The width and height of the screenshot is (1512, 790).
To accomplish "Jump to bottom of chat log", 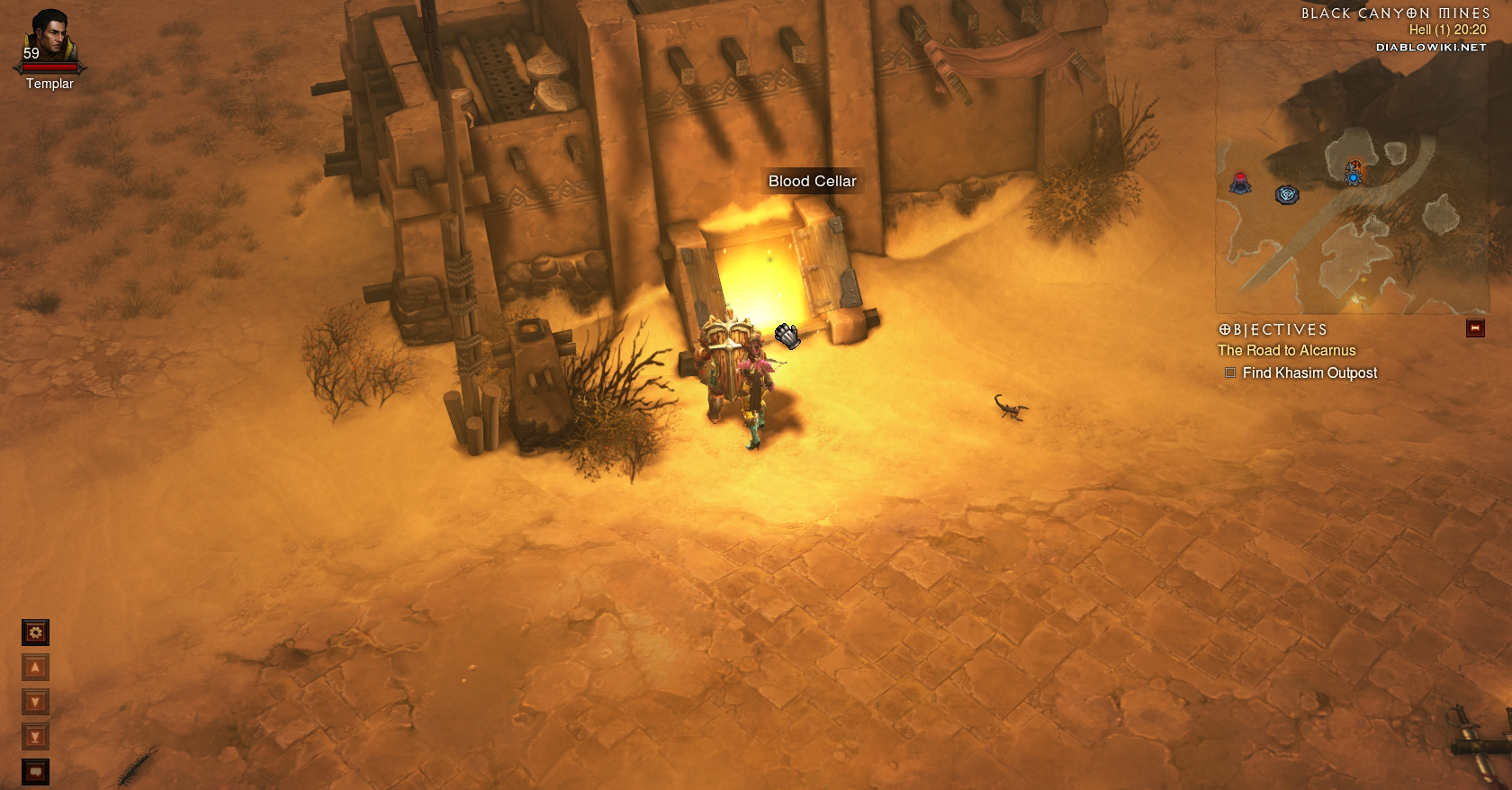I will coord(35,737).
